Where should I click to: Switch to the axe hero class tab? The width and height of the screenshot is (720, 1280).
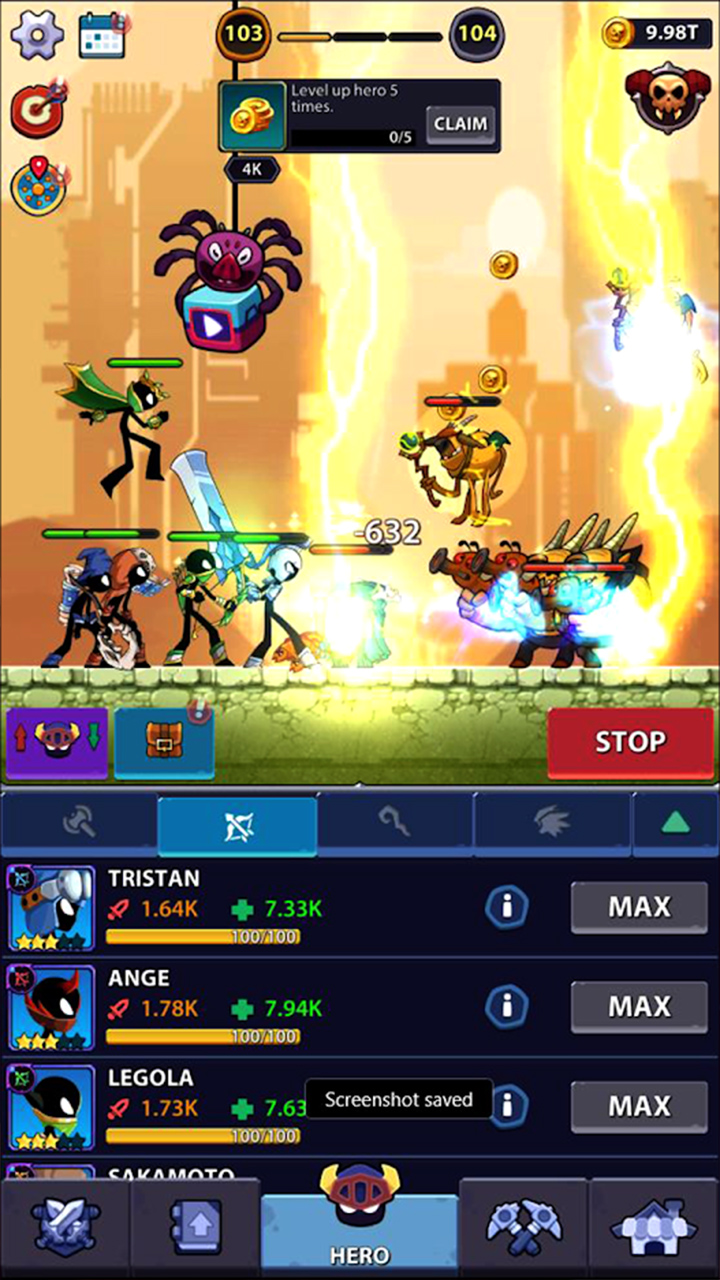click(79, 826)
